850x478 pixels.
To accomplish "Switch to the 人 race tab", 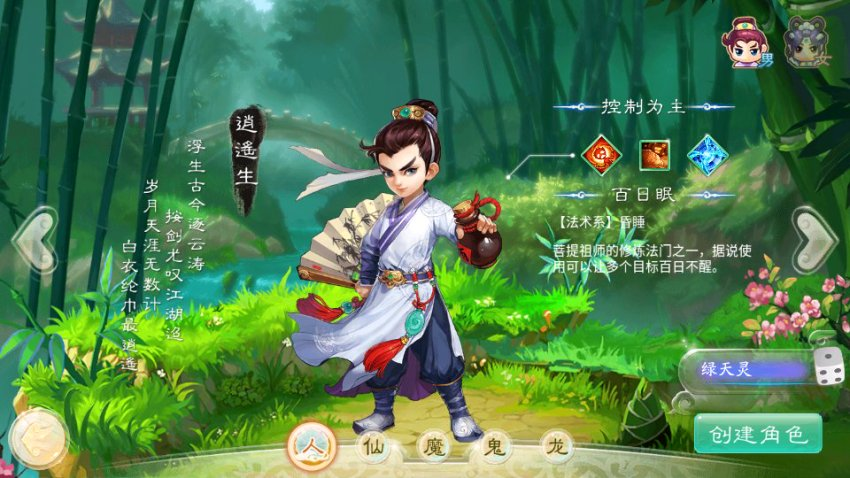I will tap(309, 445).
